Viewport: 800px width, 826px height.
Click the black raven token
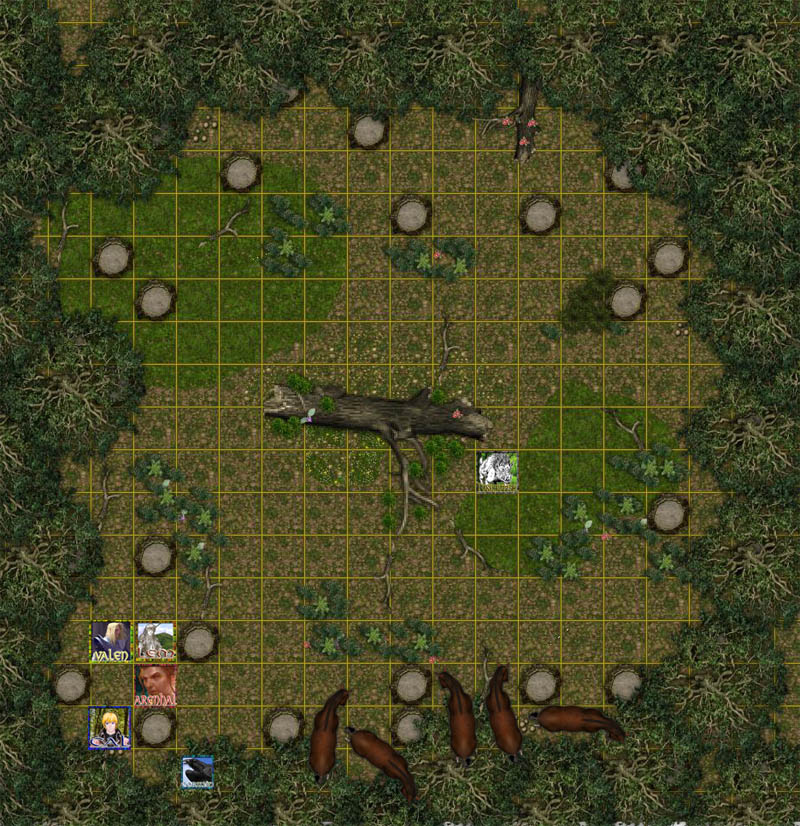[x=198, y=772]
